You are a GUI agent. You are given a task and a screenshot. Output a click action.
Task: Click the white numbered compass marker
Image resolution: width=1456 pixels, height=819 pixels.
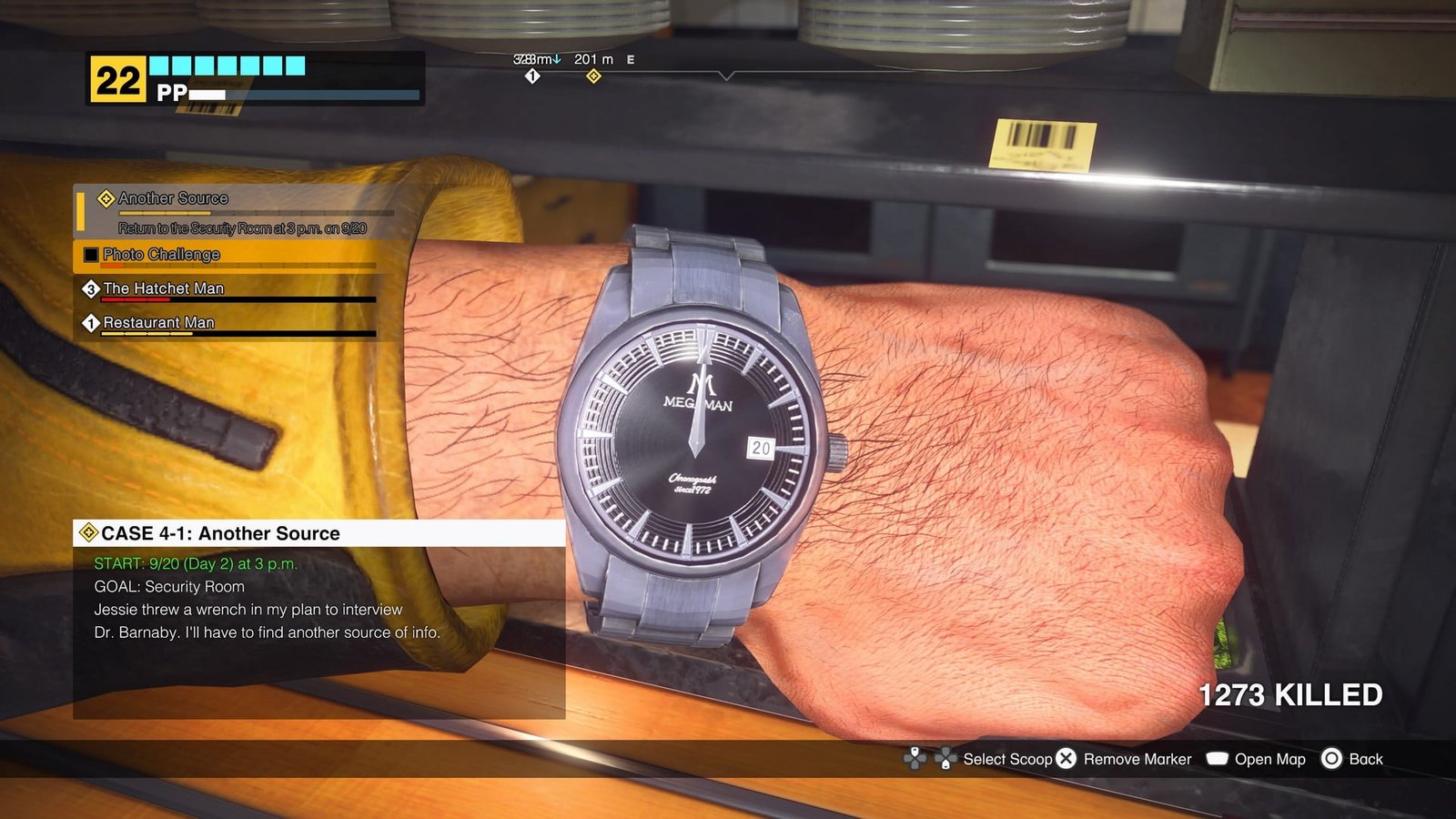pos(532,76)
